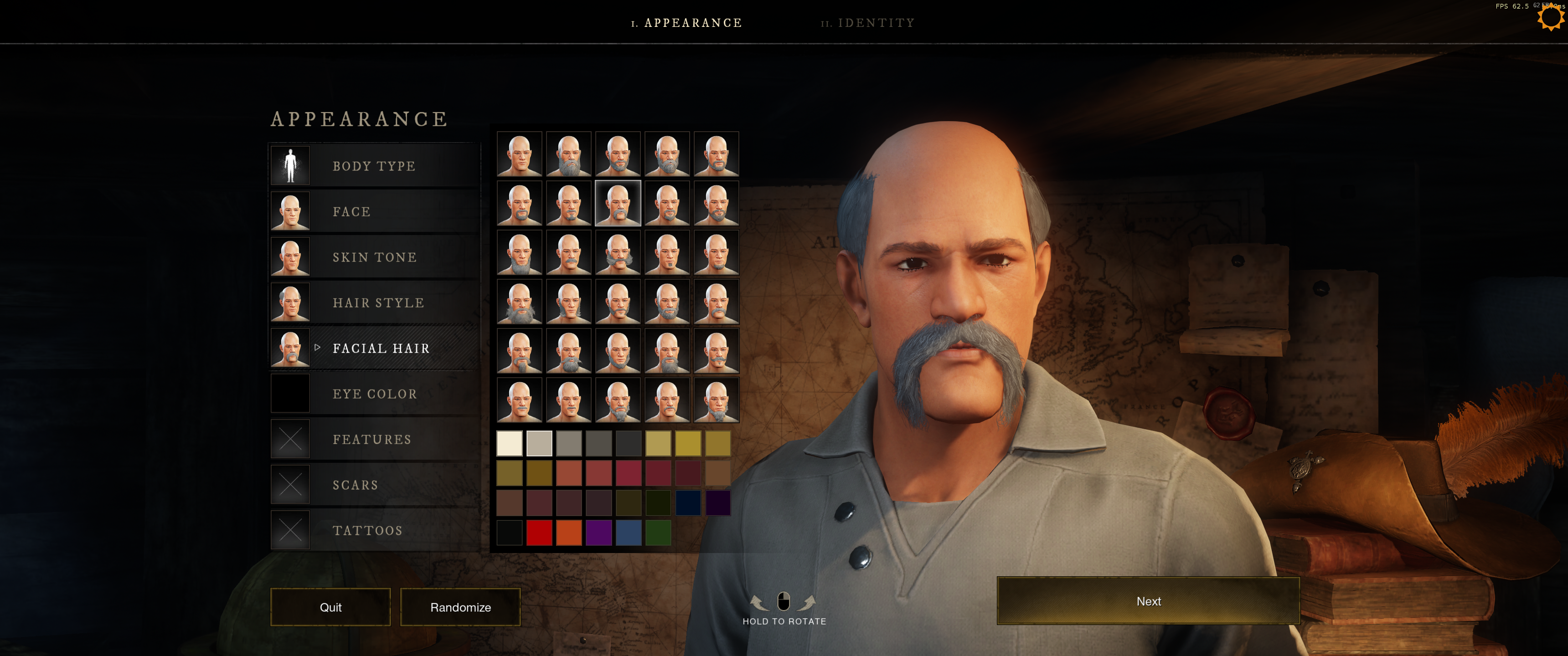Choose the purple hair color swatch
The width and height of the screenshot is (1568, 656).
598,533
